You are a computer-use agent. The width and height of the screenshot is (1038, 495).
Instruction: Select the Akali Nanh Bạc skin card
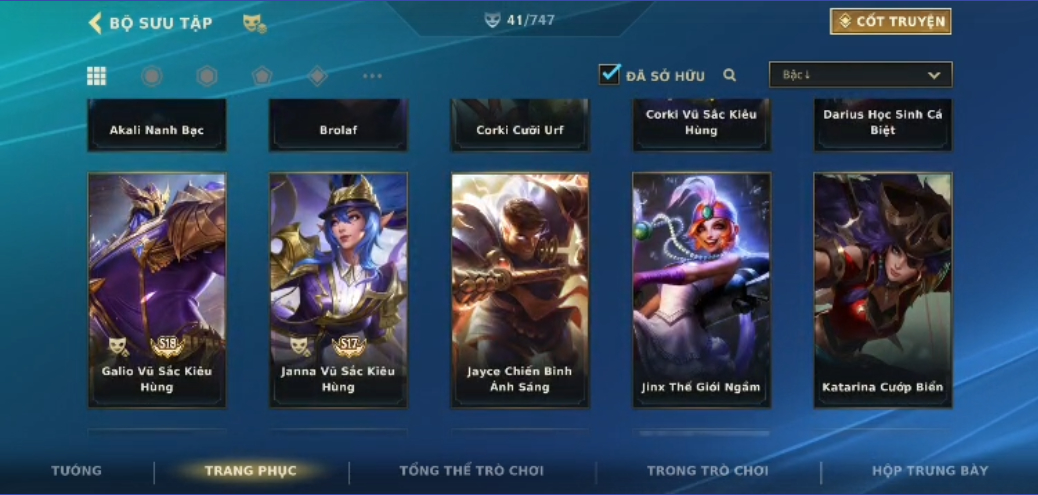point(157,126)
